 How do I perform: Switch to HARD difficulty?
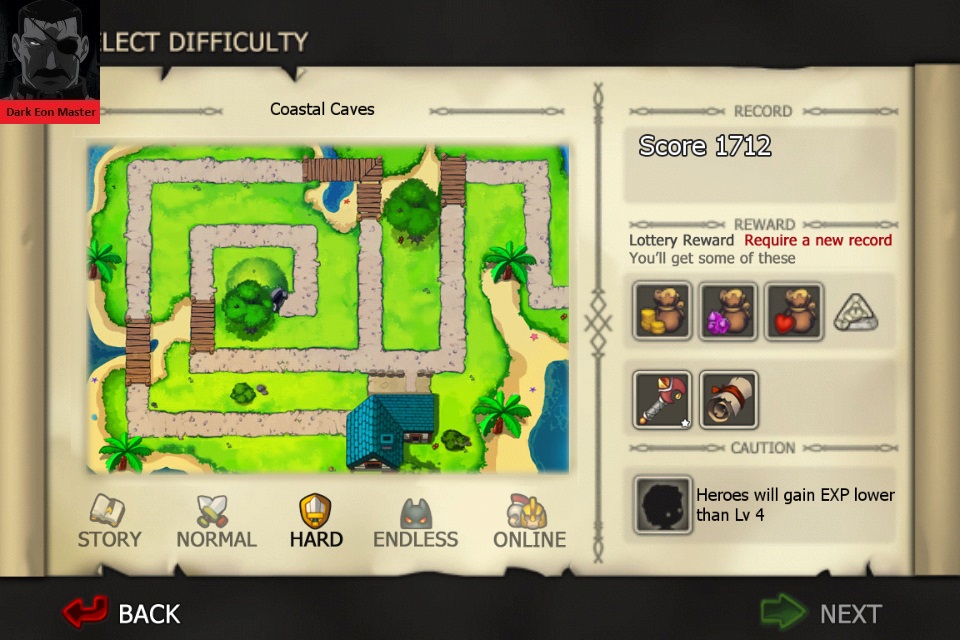(x=316, y=522)
